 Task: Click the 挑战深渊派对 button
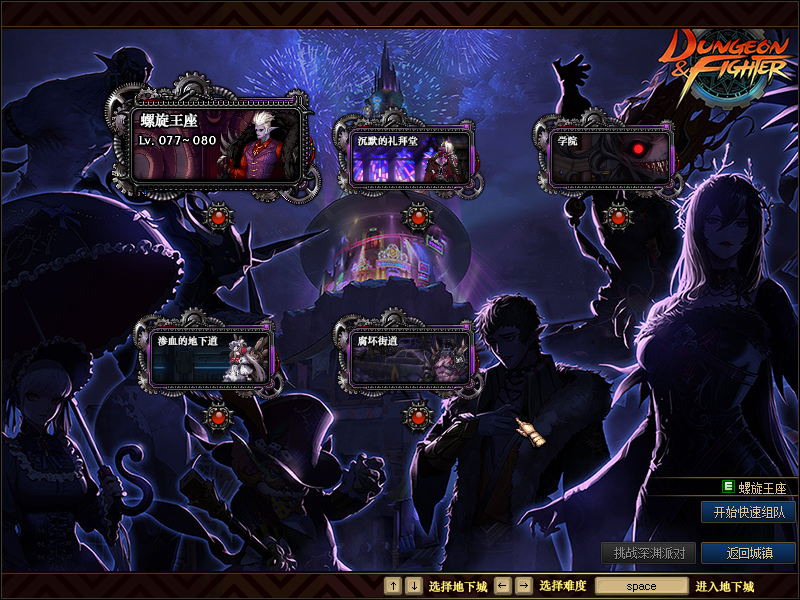click(648, 553)
